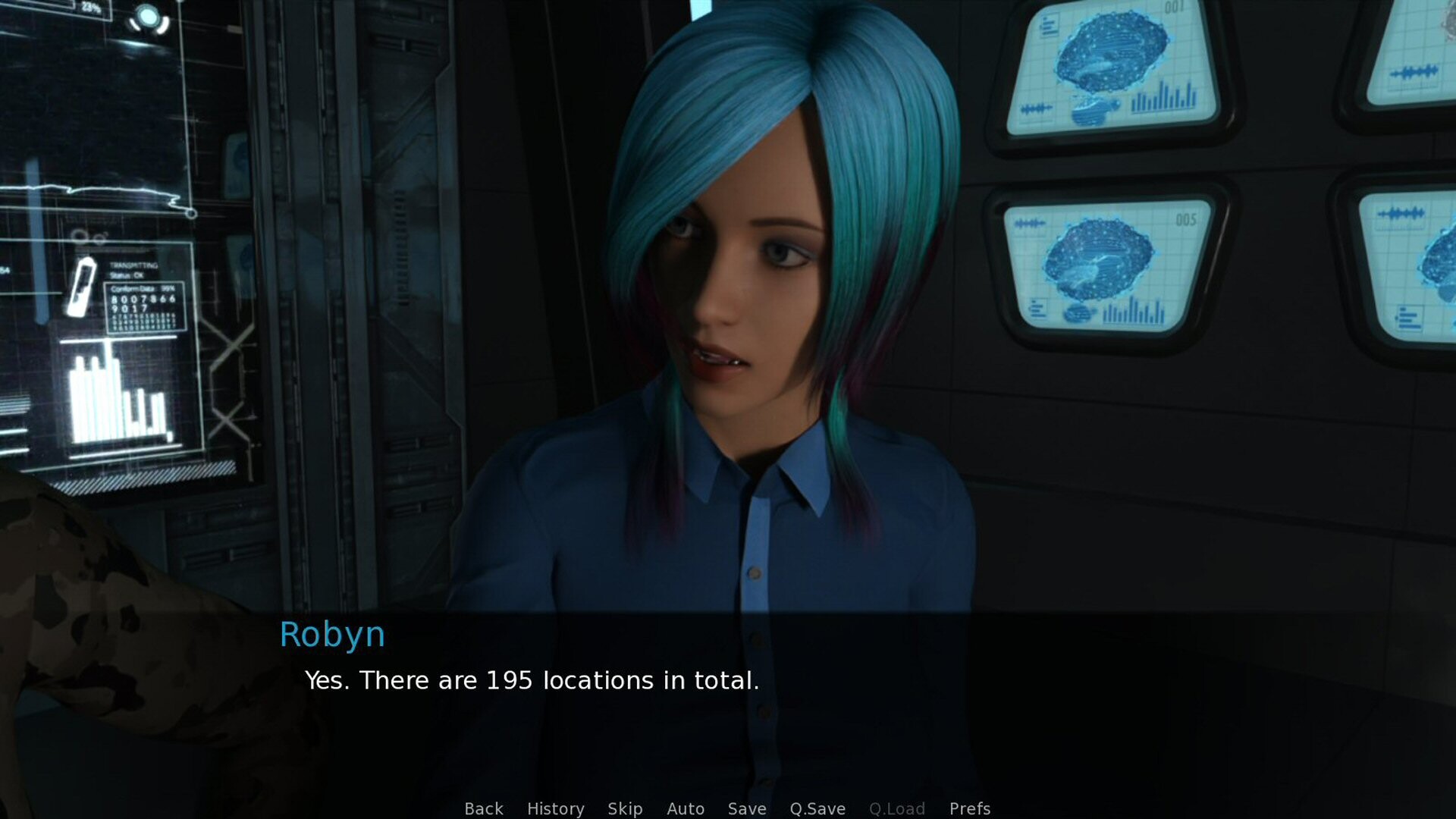Click the waveform icon on the far-right monitor

pos(1415,72)
